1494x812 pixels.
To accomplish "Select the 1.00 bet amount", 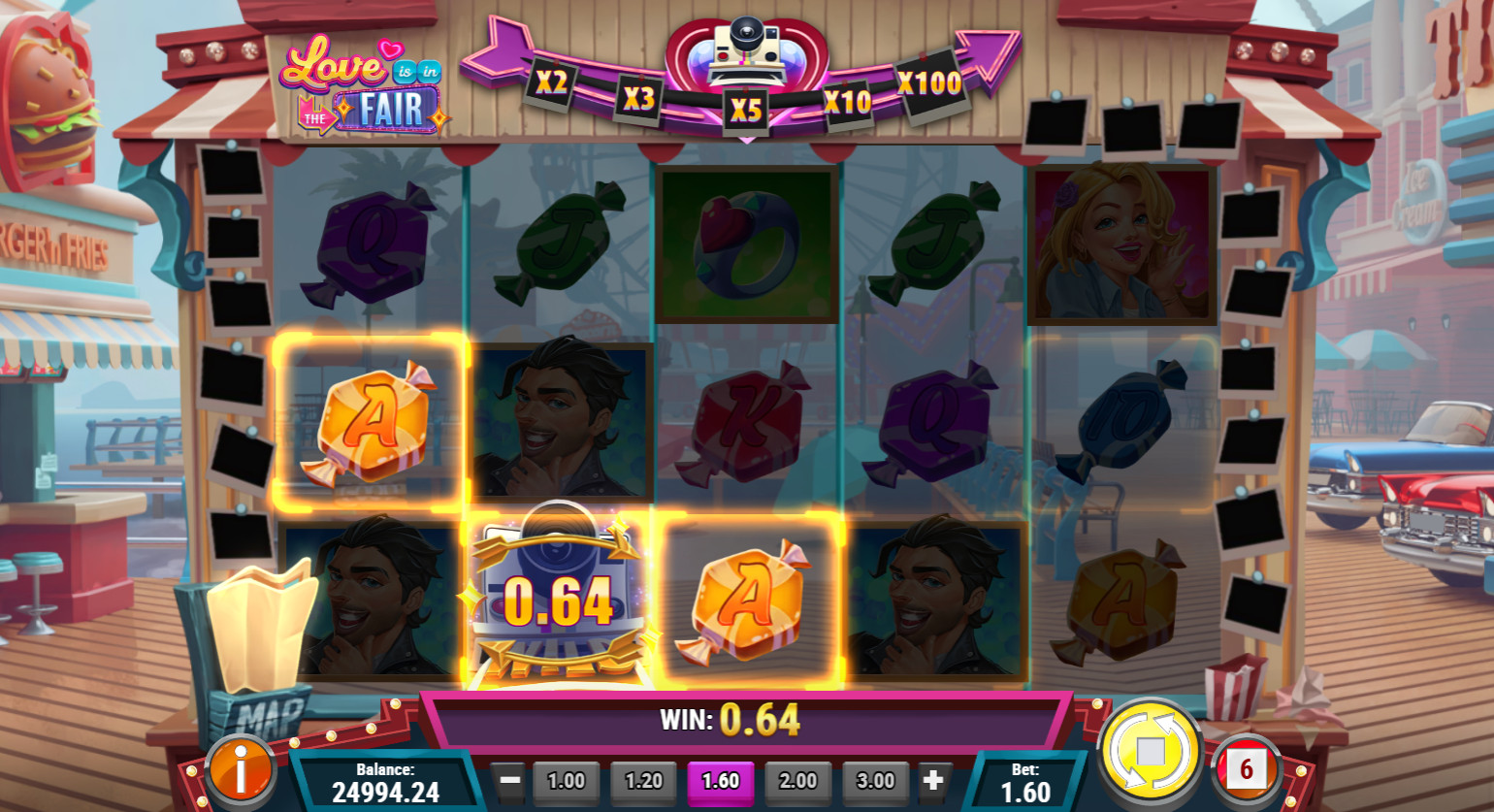I will [566, 781].
